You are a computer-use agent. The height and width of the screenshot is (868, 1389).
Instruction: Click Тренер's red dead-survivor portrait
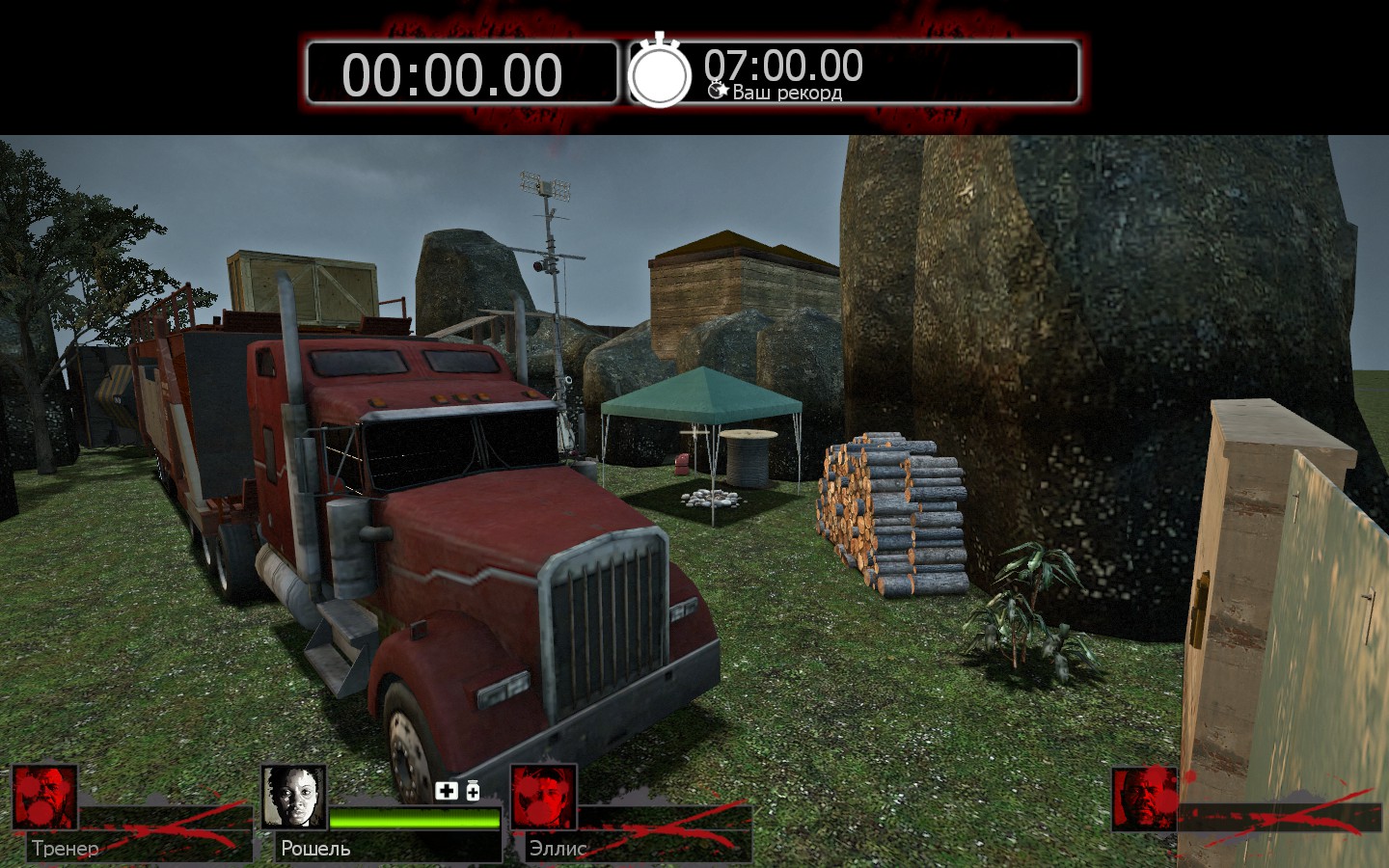tap(44, 798)
